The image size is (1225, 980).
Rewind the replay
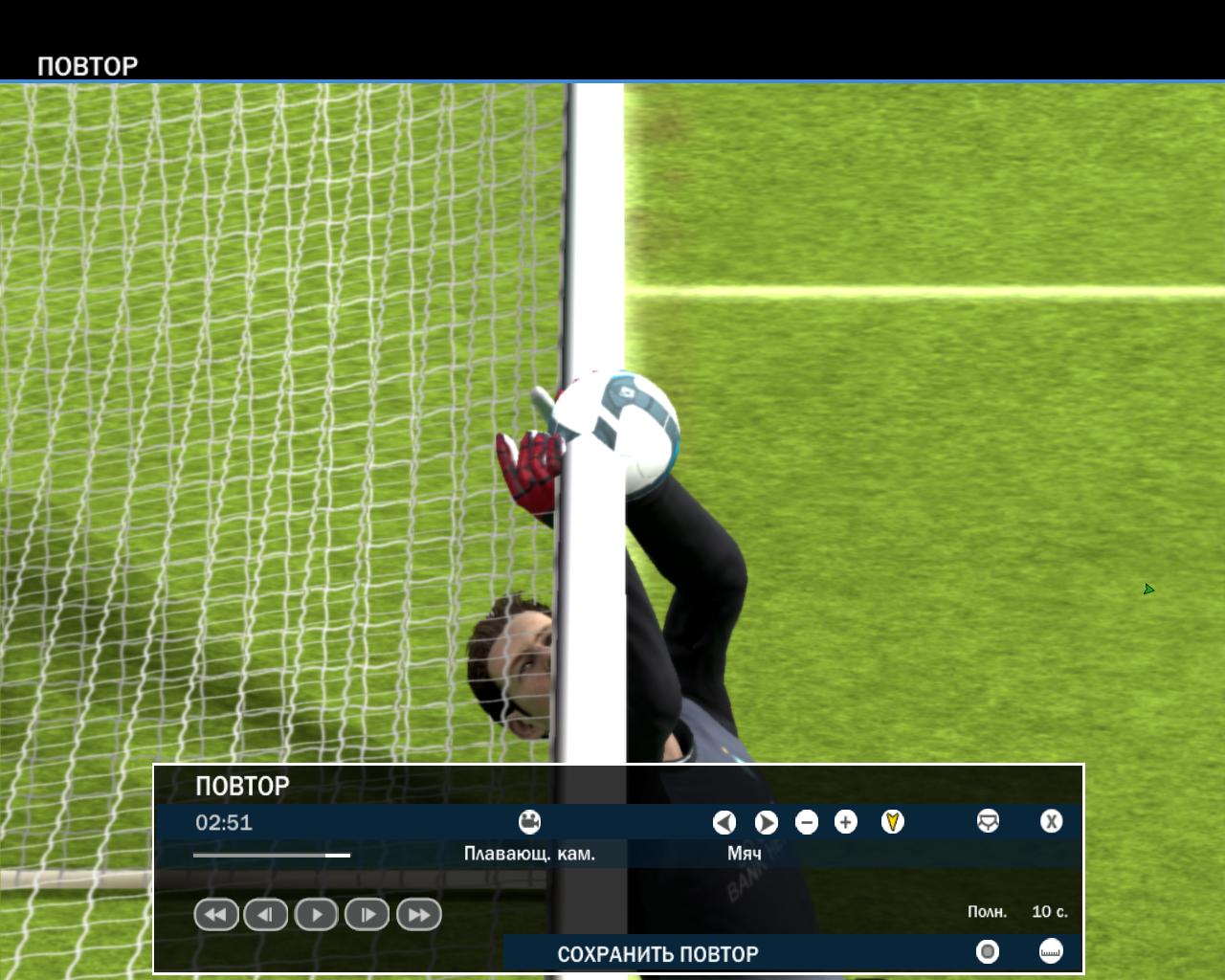tap(216, 915)
